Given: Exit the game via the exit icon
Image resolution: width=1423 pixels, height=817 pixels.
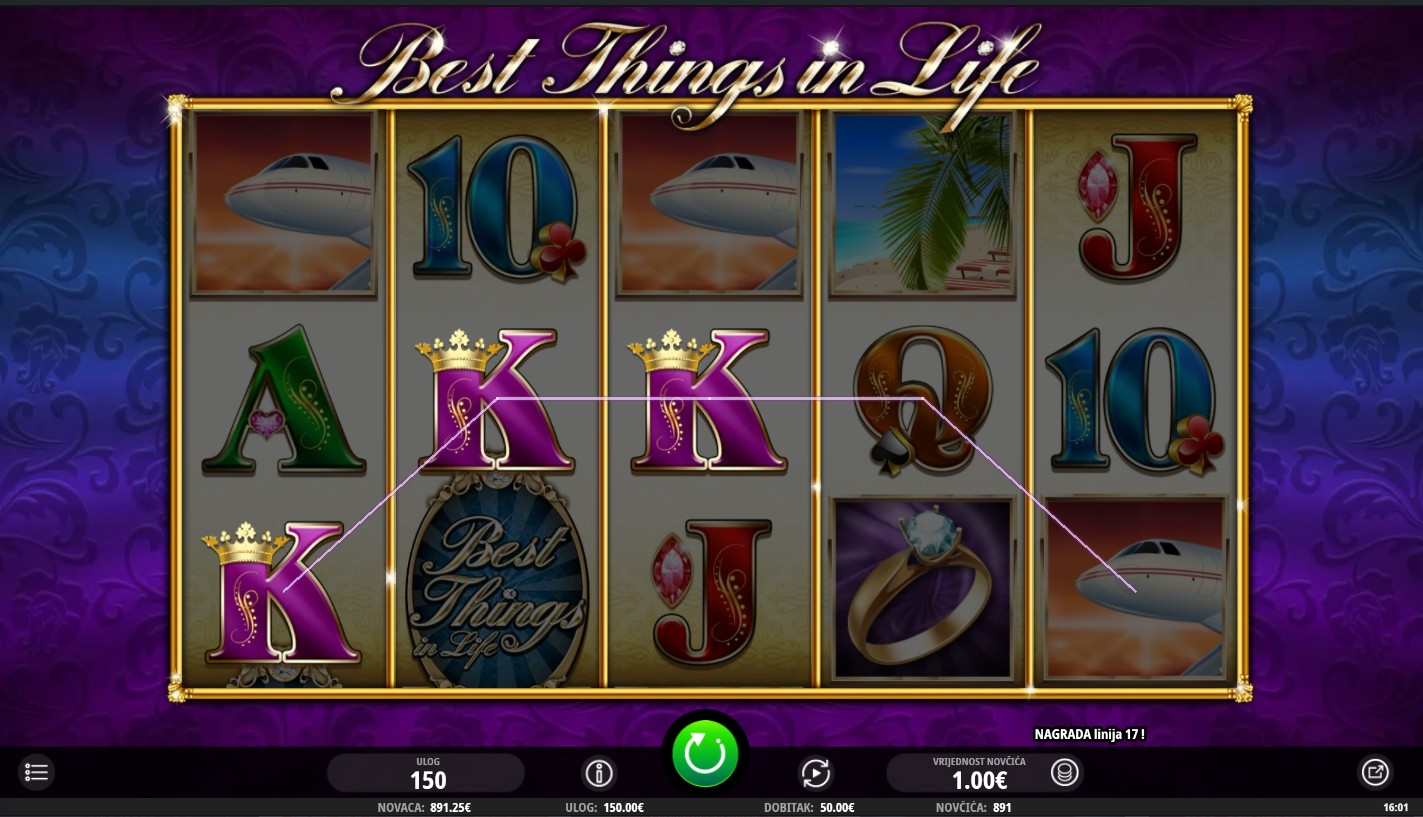Looking at the screenshot, I should click(1375, 772).
